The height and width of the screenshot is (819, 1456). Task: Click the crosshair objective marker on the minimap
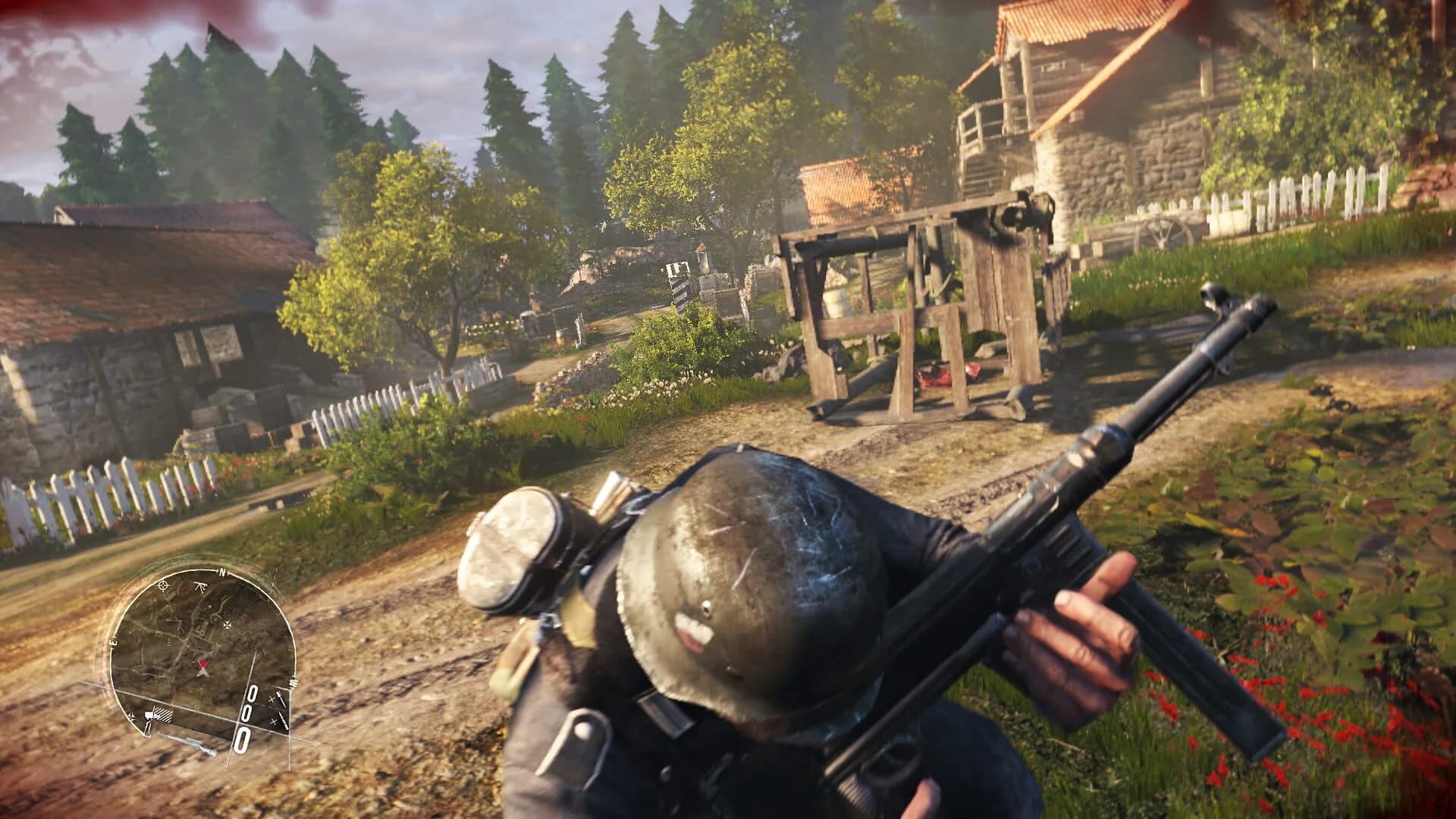pyautogui.click(x=163, y=586)
